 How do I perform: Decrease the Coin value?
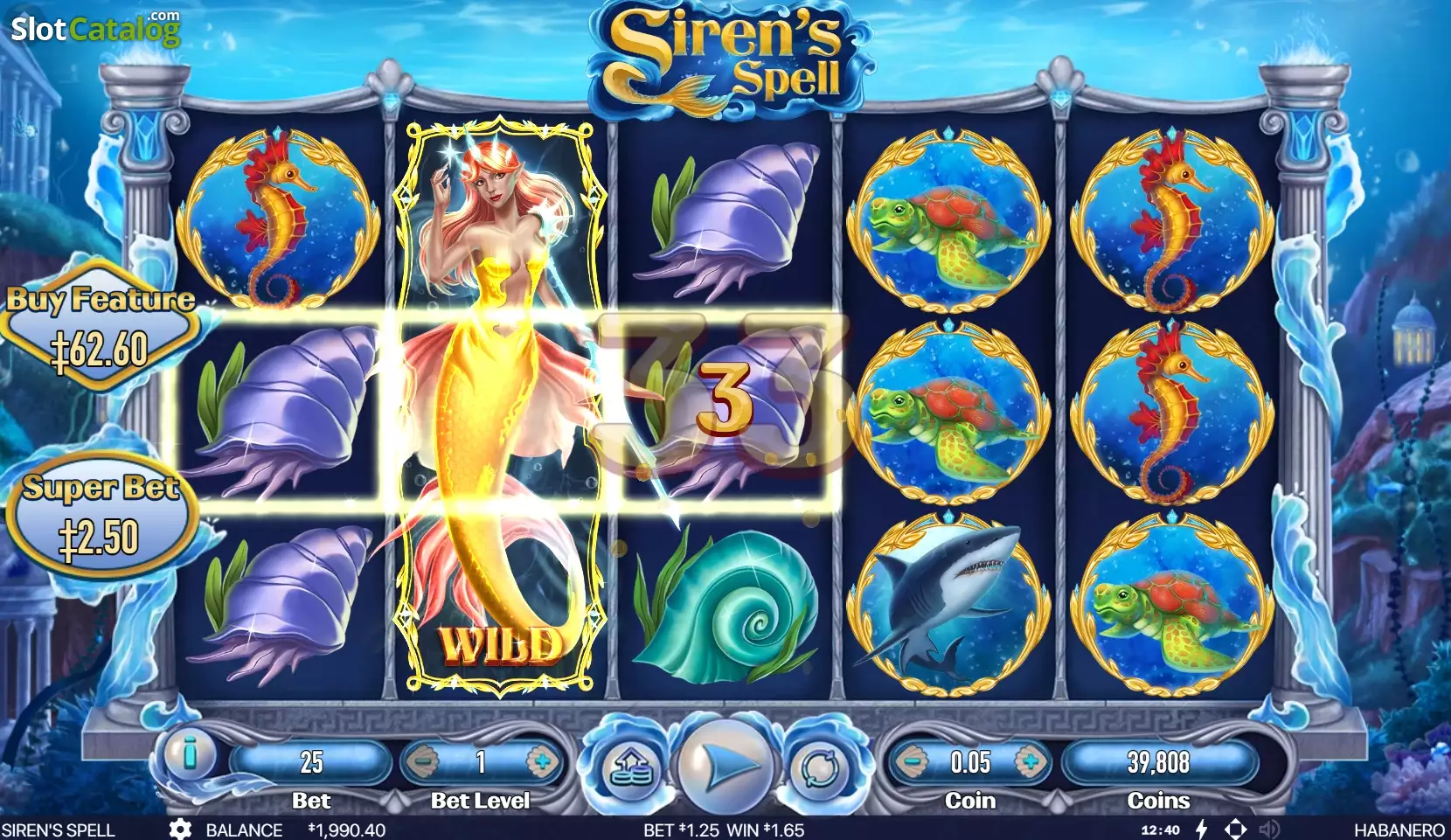pos(911,762)
